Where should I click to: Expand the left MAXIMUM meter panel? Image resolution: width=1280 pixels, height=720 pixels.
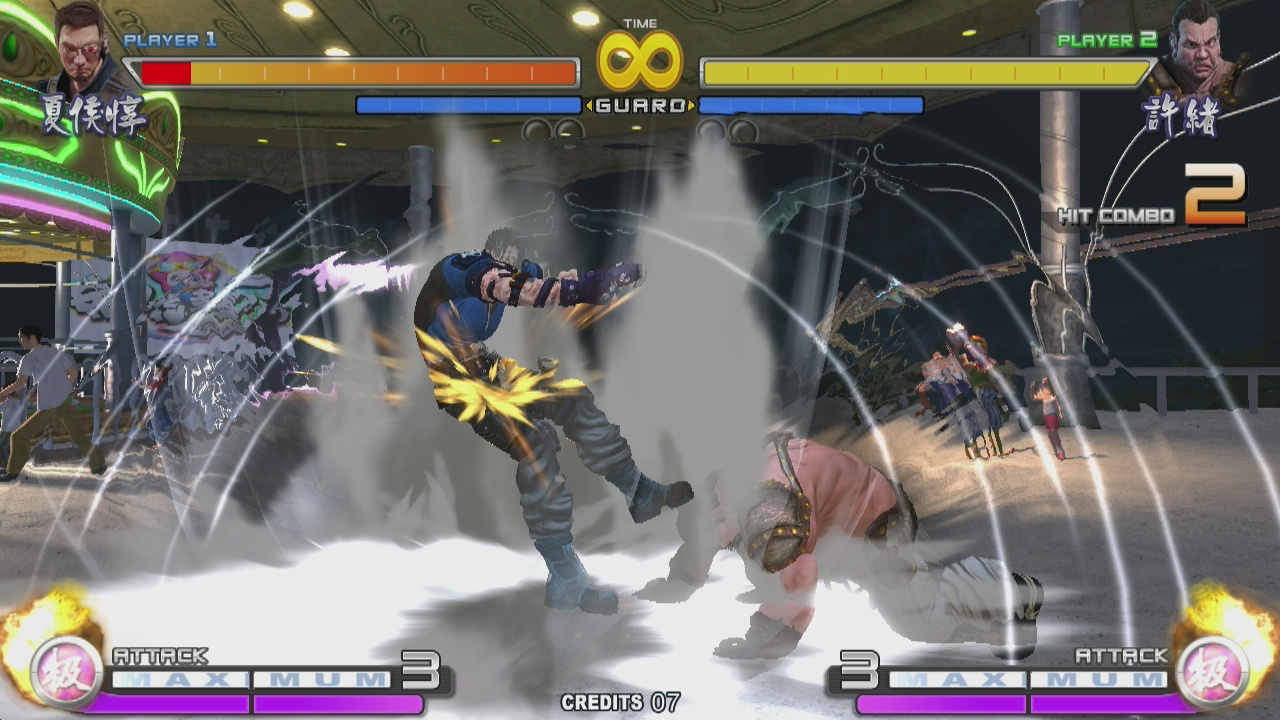250,680
